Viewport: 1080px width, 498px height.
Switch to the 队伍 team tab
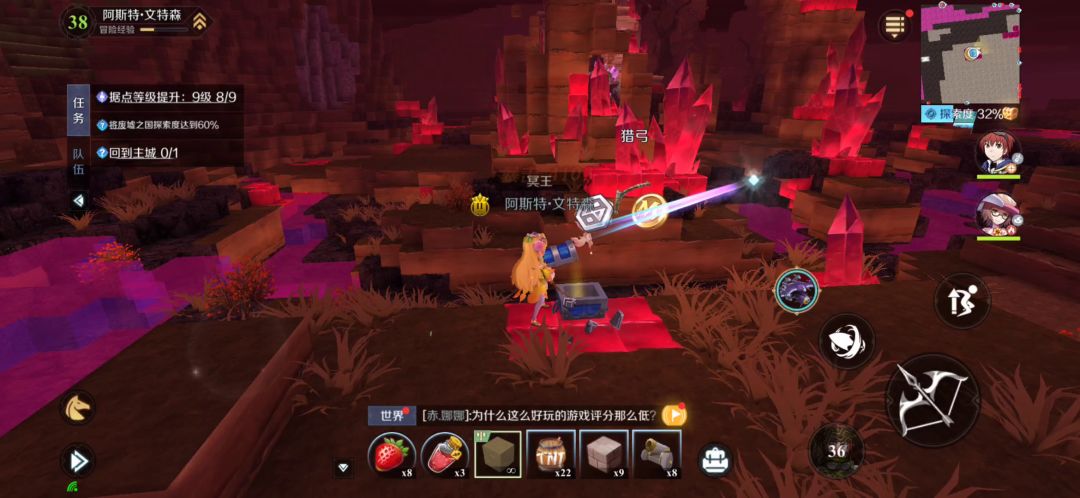tap(78, 162)
